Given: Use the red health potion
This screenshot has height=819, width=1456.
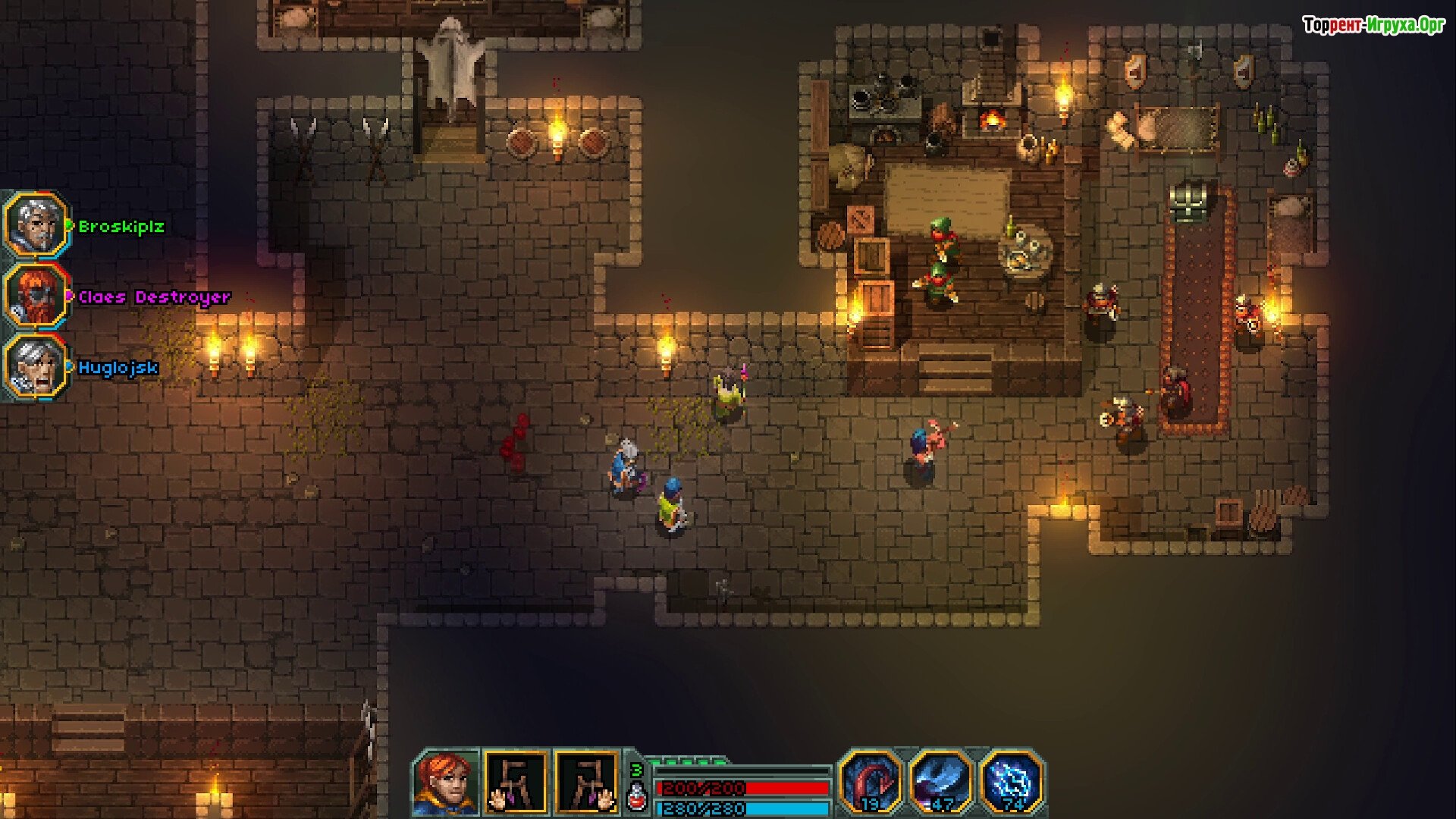Looking at the screenshot, I should click(638, 797).
